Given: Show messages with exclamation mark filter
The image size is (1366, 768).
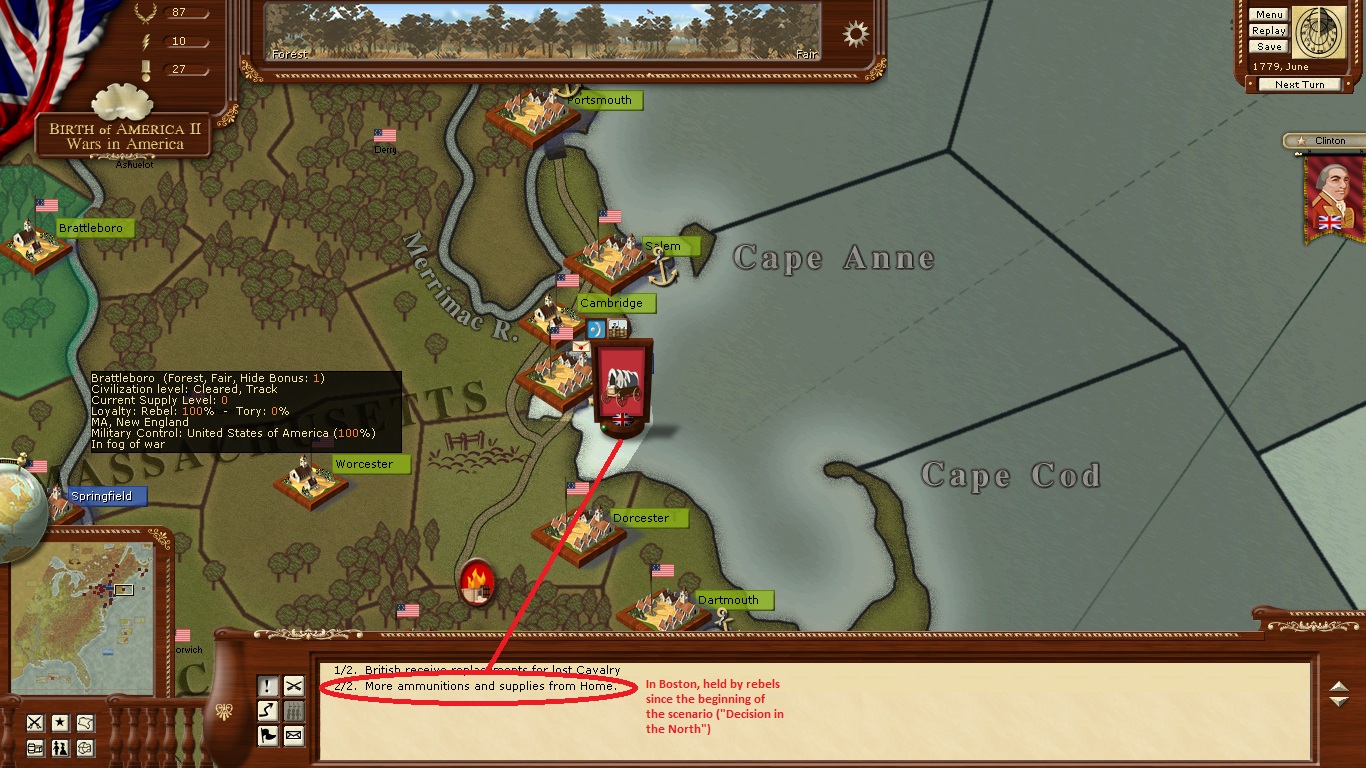Looking at the screenshot, I should pos(268,686).
